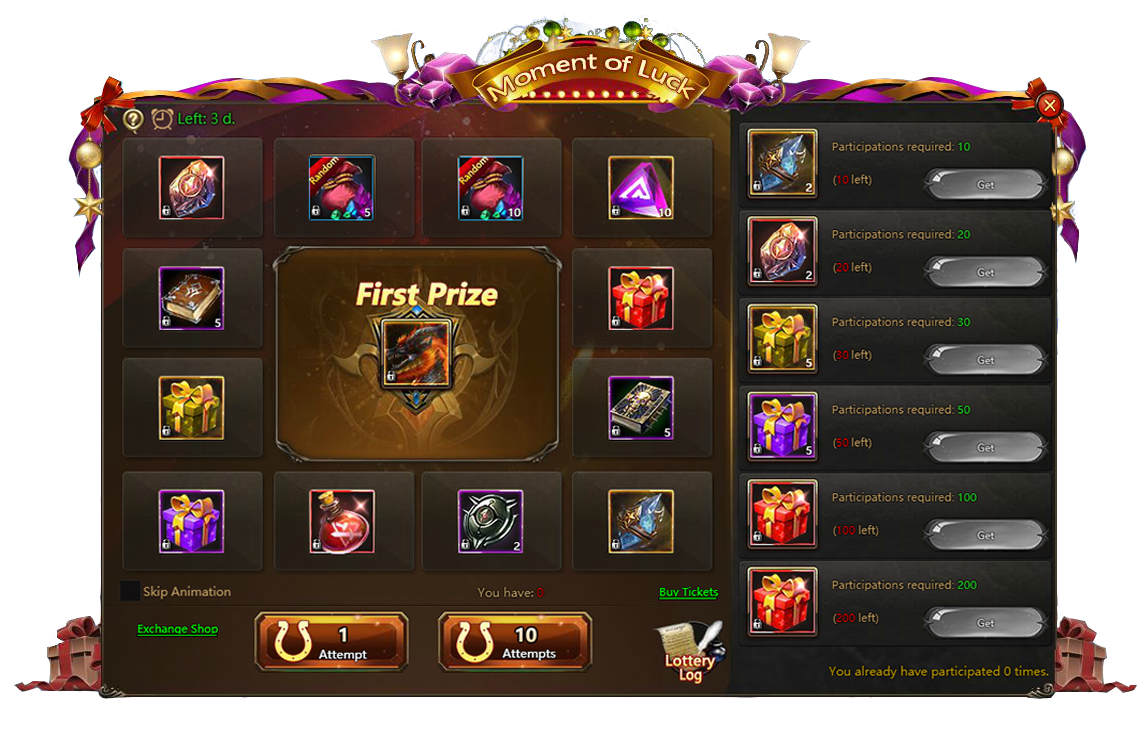Claim the 50 participations reward
This screenshot has width=1147, height=738.
985,447
